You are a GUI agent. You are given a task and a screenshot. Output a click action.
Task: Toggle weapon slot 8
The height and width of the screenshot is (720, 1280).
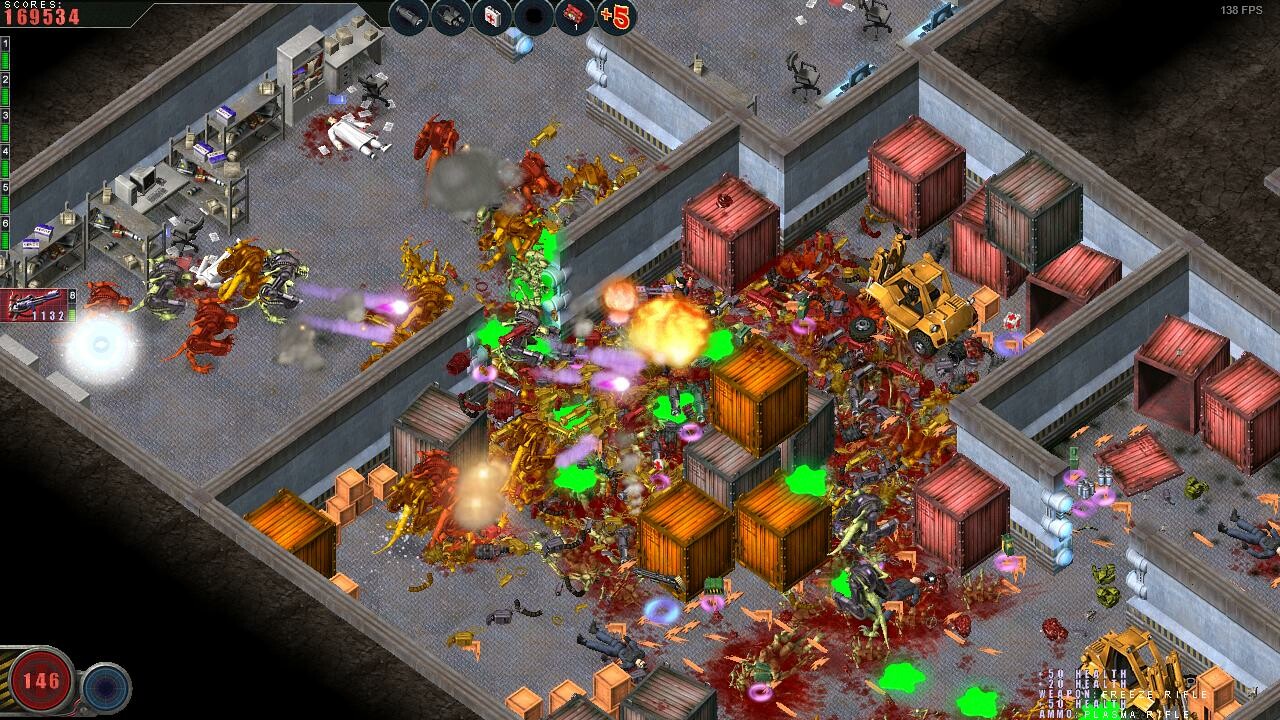point(72,296)
